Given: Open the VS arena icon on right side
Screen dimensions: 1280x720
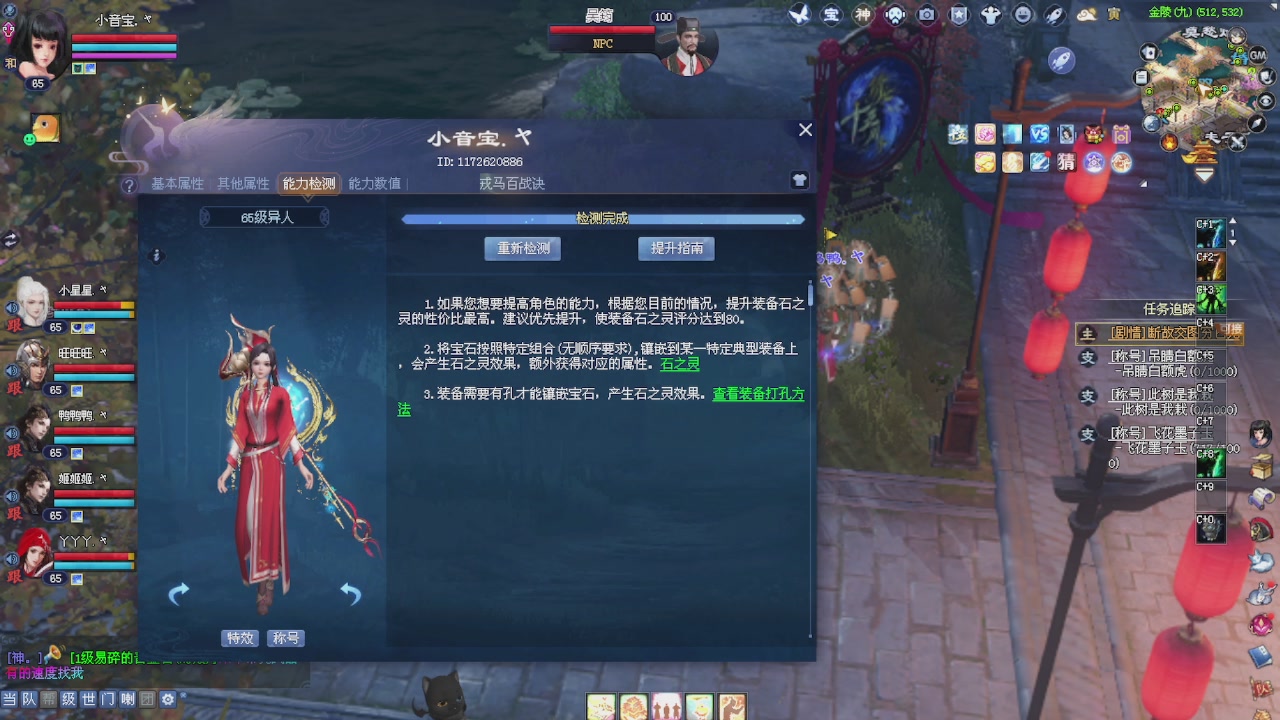Looking at the screenshot, I should pyautogui.click(x=1039, y=134).
